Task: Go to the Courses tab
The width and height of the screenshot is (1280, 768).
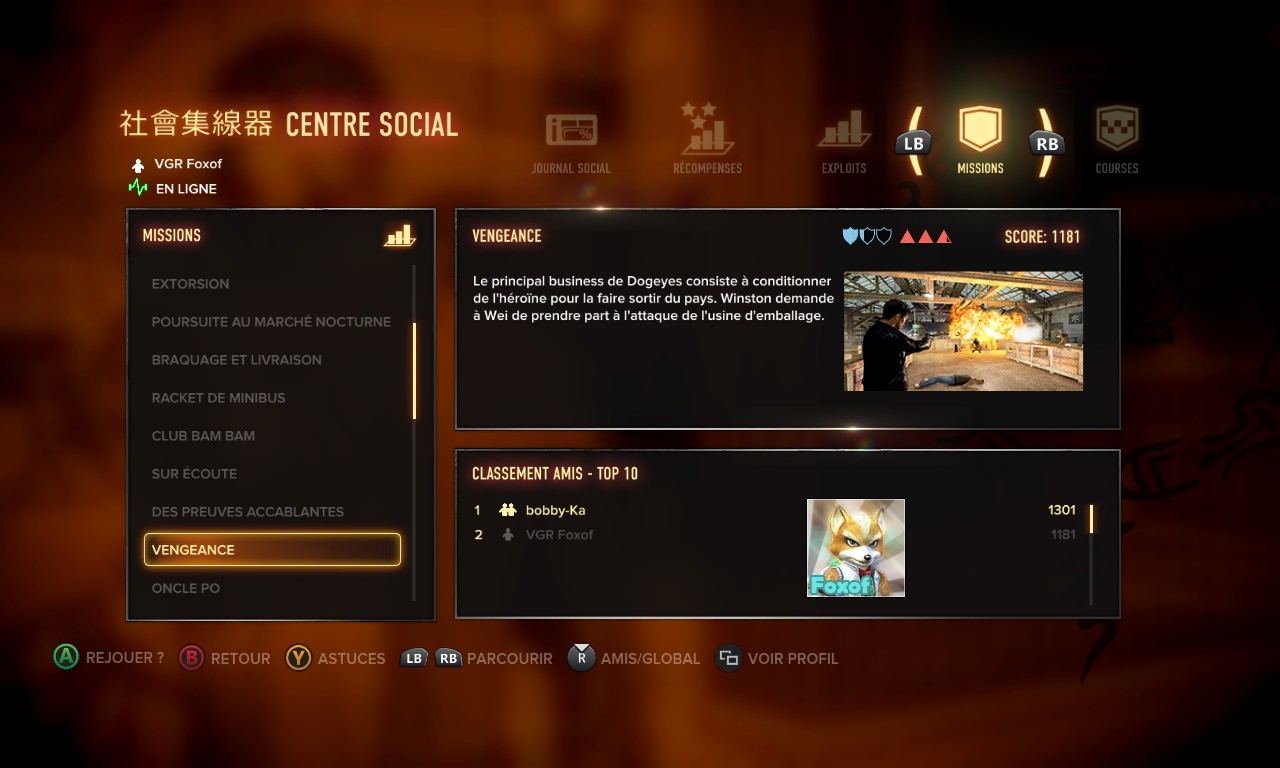Action: pyautogui.click(x=1116, y=141)
